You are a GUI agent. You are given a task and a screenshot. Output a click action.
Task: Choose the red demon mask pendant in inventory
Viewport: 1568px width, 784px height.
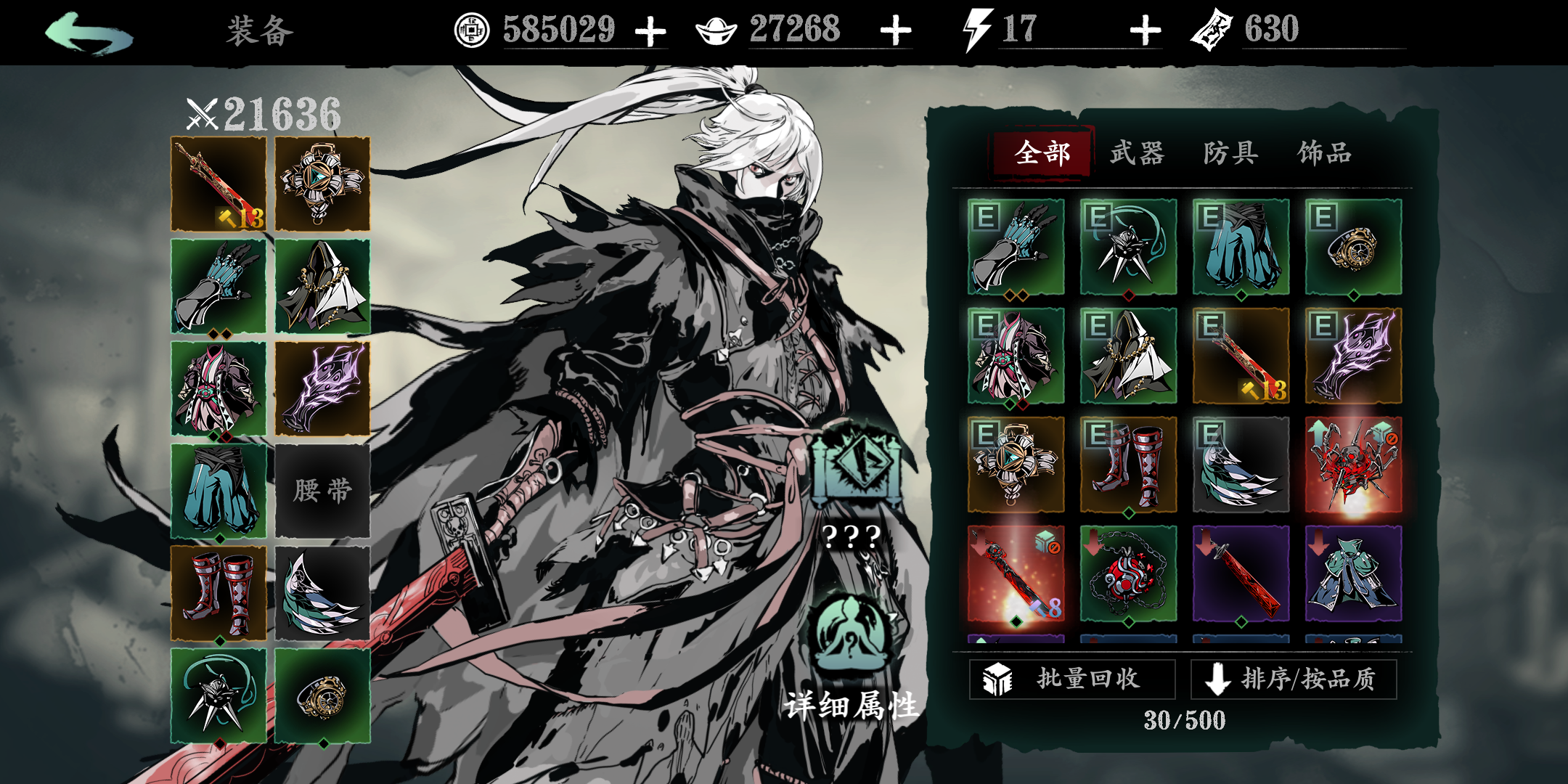pos(1128,573)
